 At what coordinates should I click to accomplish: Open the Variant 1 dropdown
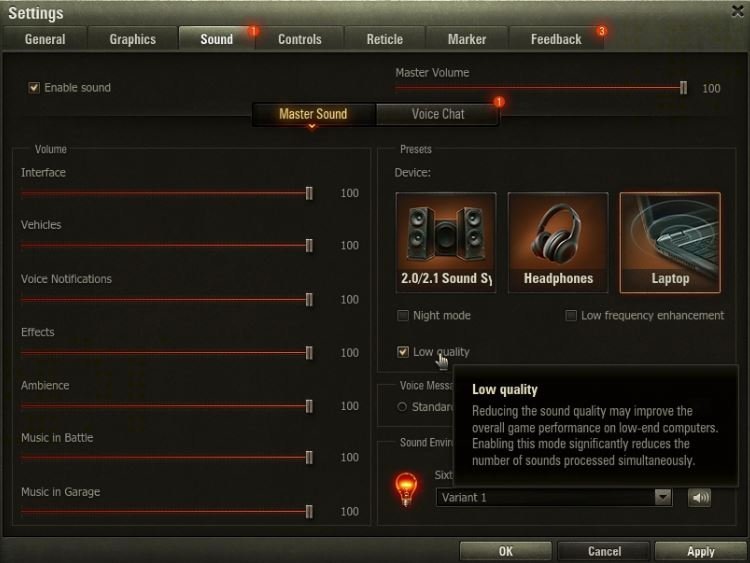click(x=662, y=497)
